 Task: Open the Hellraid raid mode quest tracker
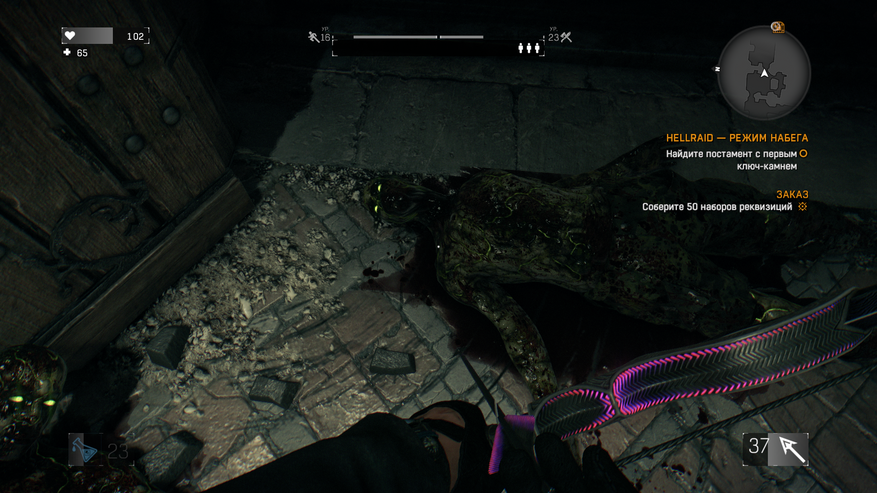[x=737, y=138]
